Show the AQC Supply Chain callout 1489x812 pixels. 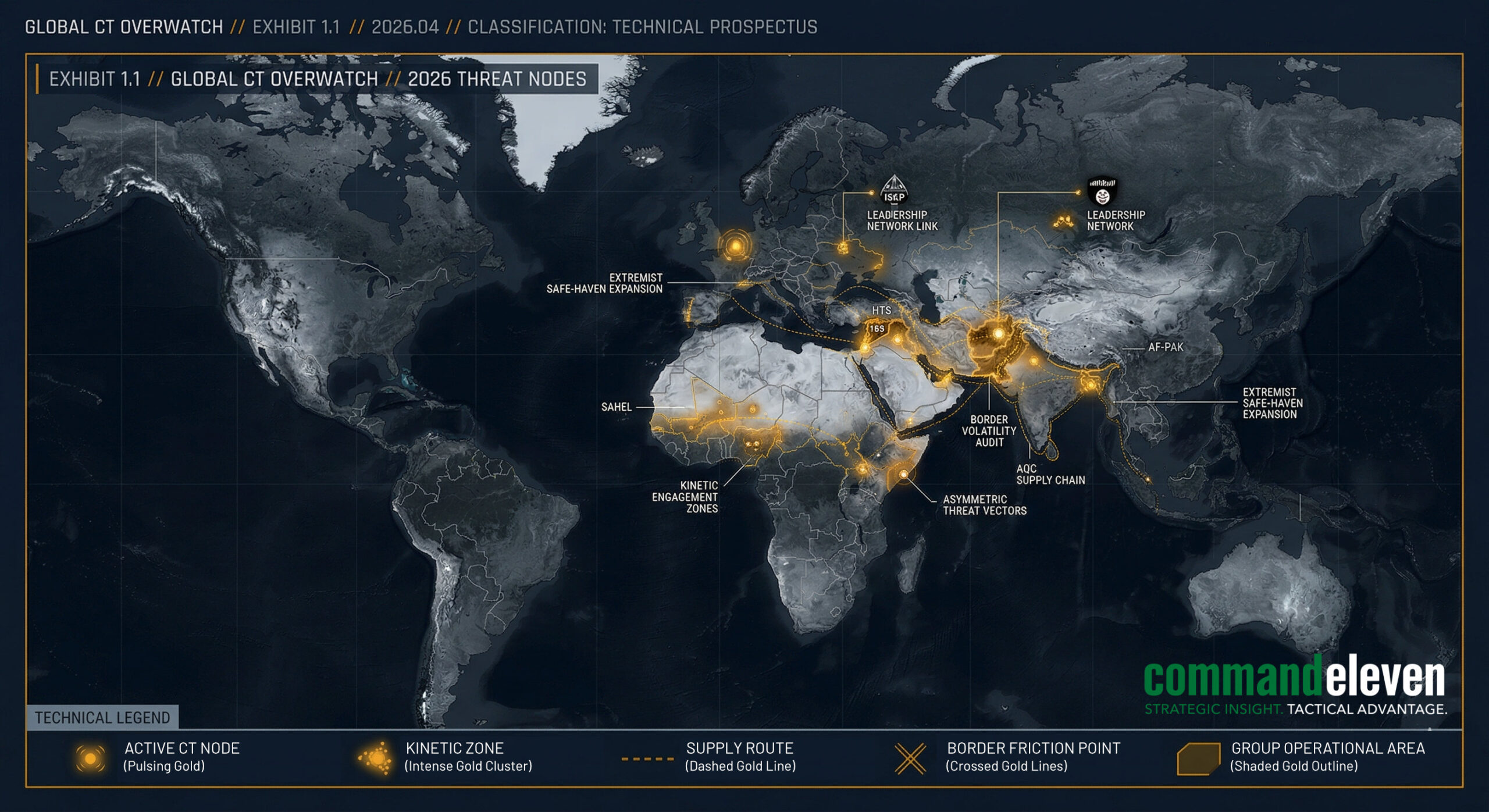(x=1050, y=475)
